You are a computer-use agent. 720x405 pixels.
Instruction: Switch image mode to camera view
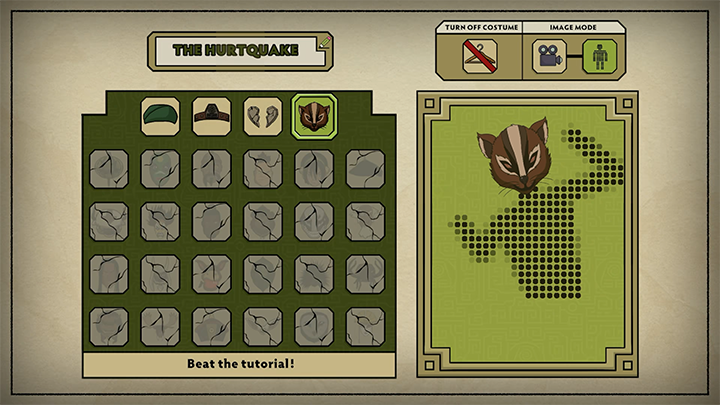click(547, 56)
